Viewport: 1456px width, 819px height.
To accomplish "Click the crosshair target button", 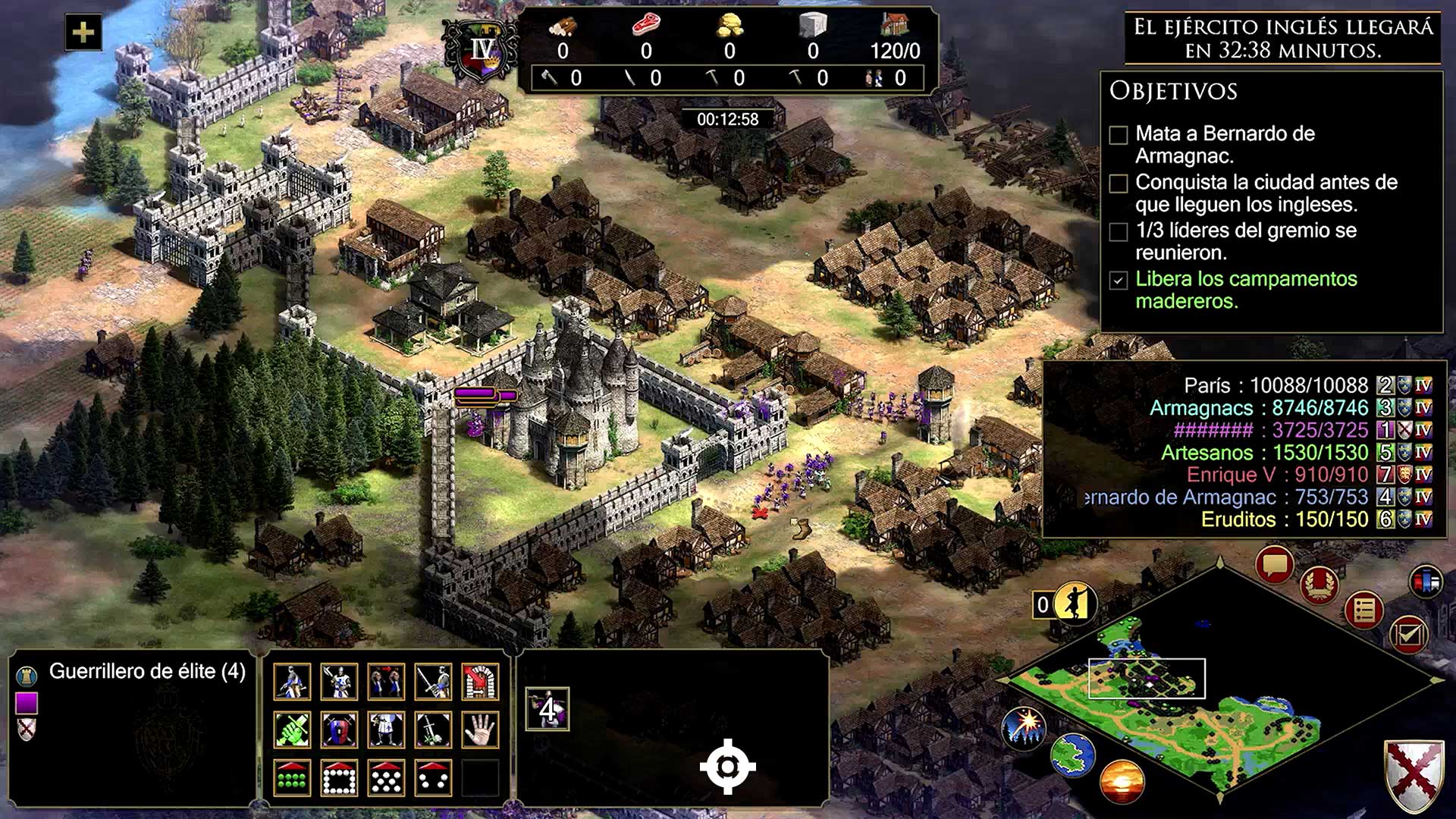I will (x=727, y=767).
